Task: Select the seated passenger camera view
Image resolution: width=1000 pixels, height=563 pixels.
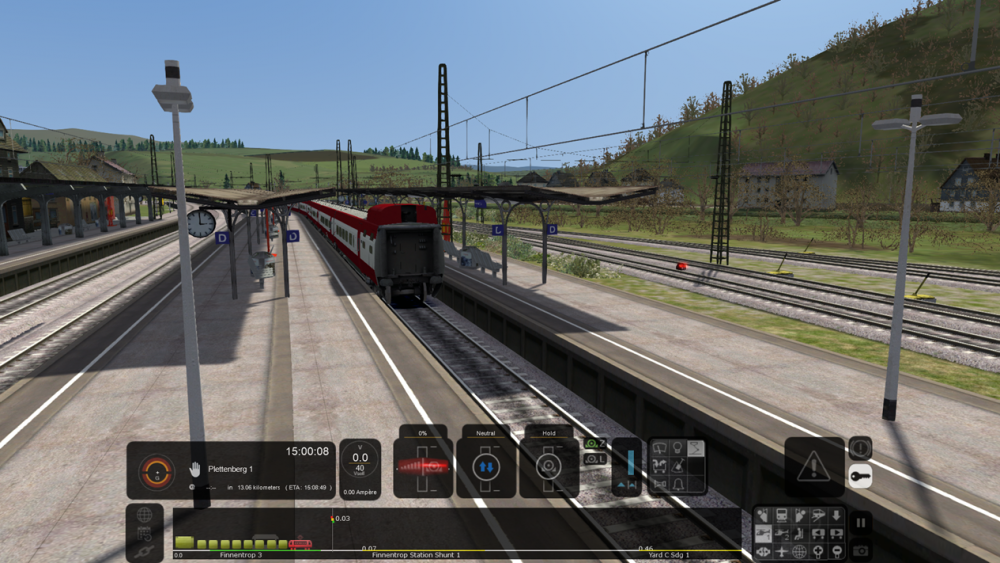Action: click(799, 533)
